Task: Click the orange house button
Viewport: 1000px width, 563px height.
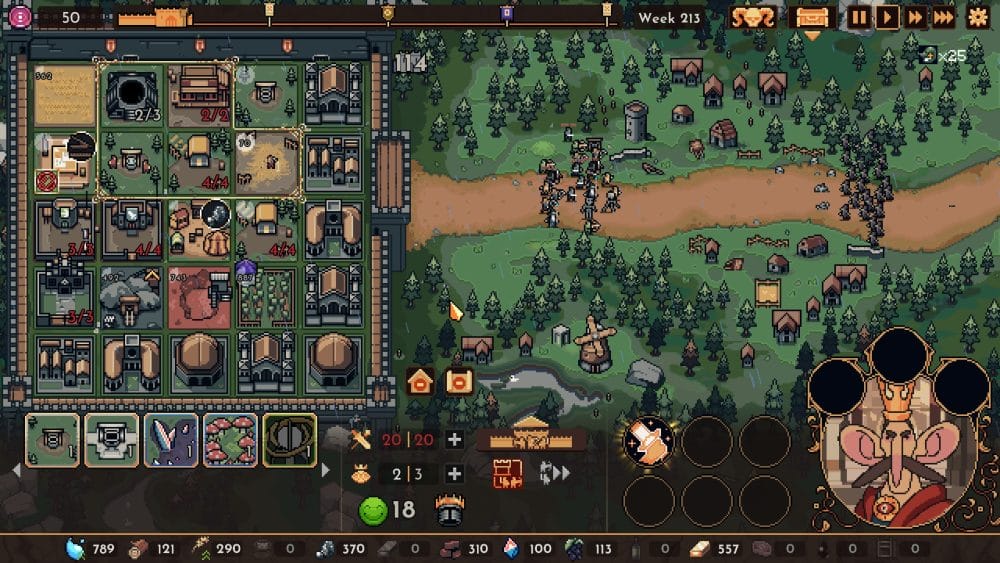Action: coord(420,381)
